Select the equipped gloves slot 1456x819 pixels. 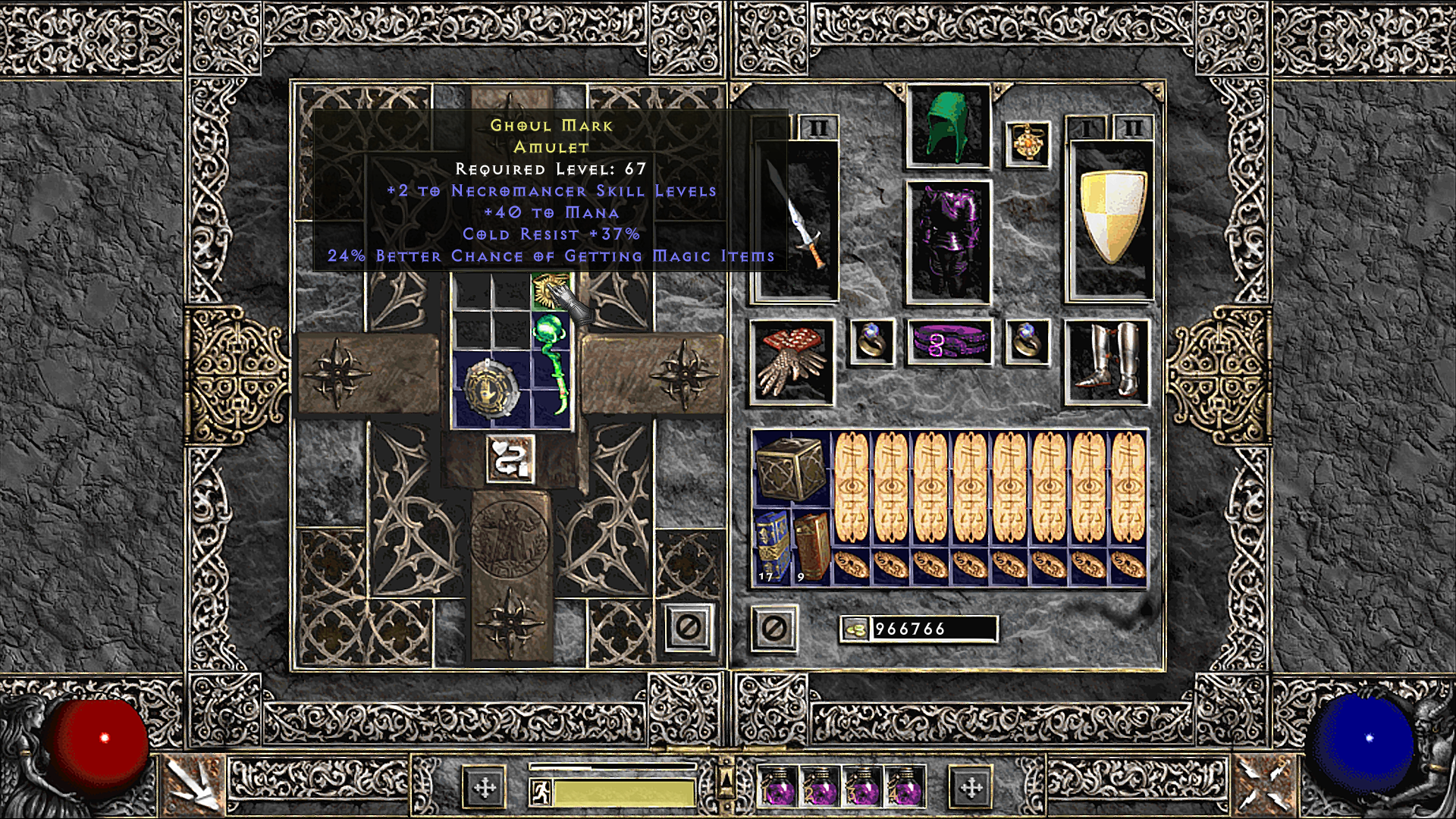tap(792, 361)
